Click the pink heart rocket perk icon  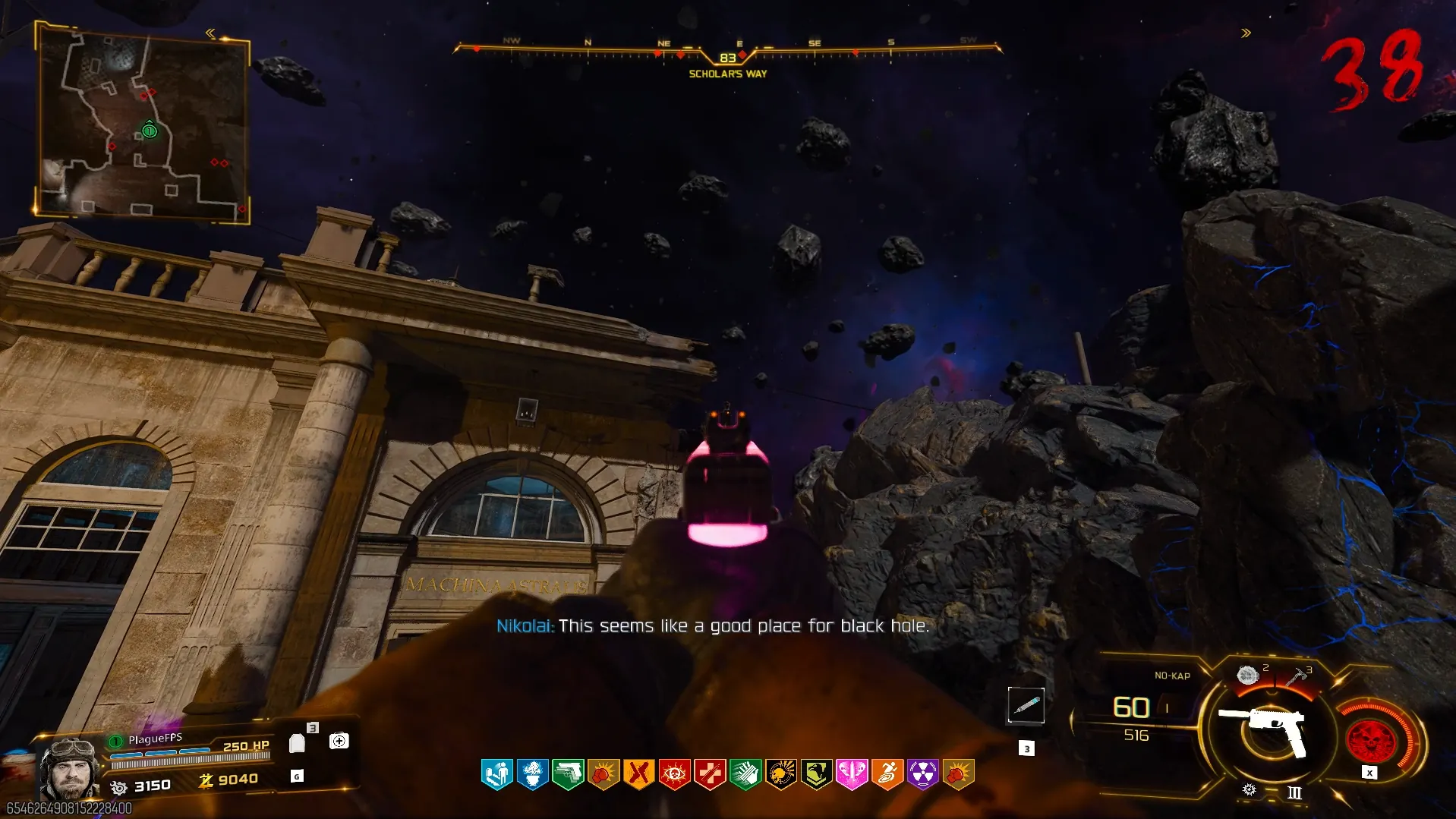click(x=852, y=774)
